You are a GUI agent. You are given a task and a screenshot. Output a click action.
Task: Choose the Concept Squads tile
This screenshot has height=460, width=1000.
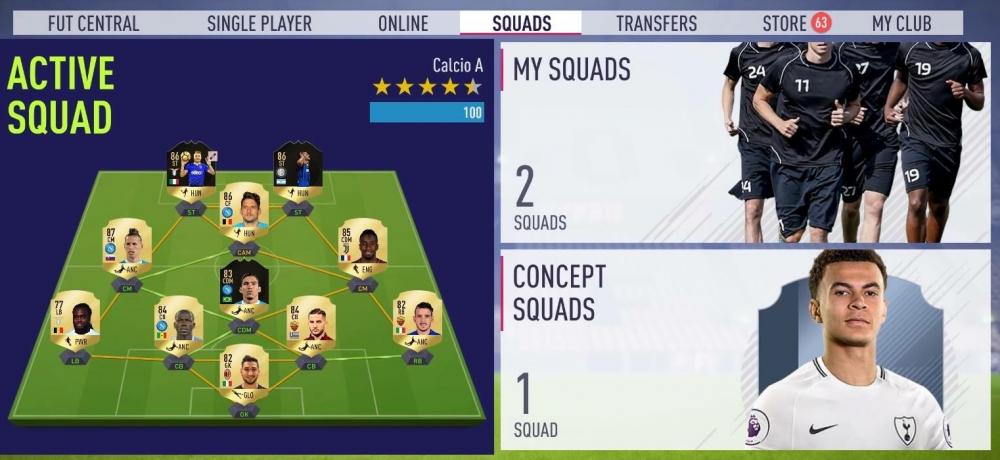(744, 348)
